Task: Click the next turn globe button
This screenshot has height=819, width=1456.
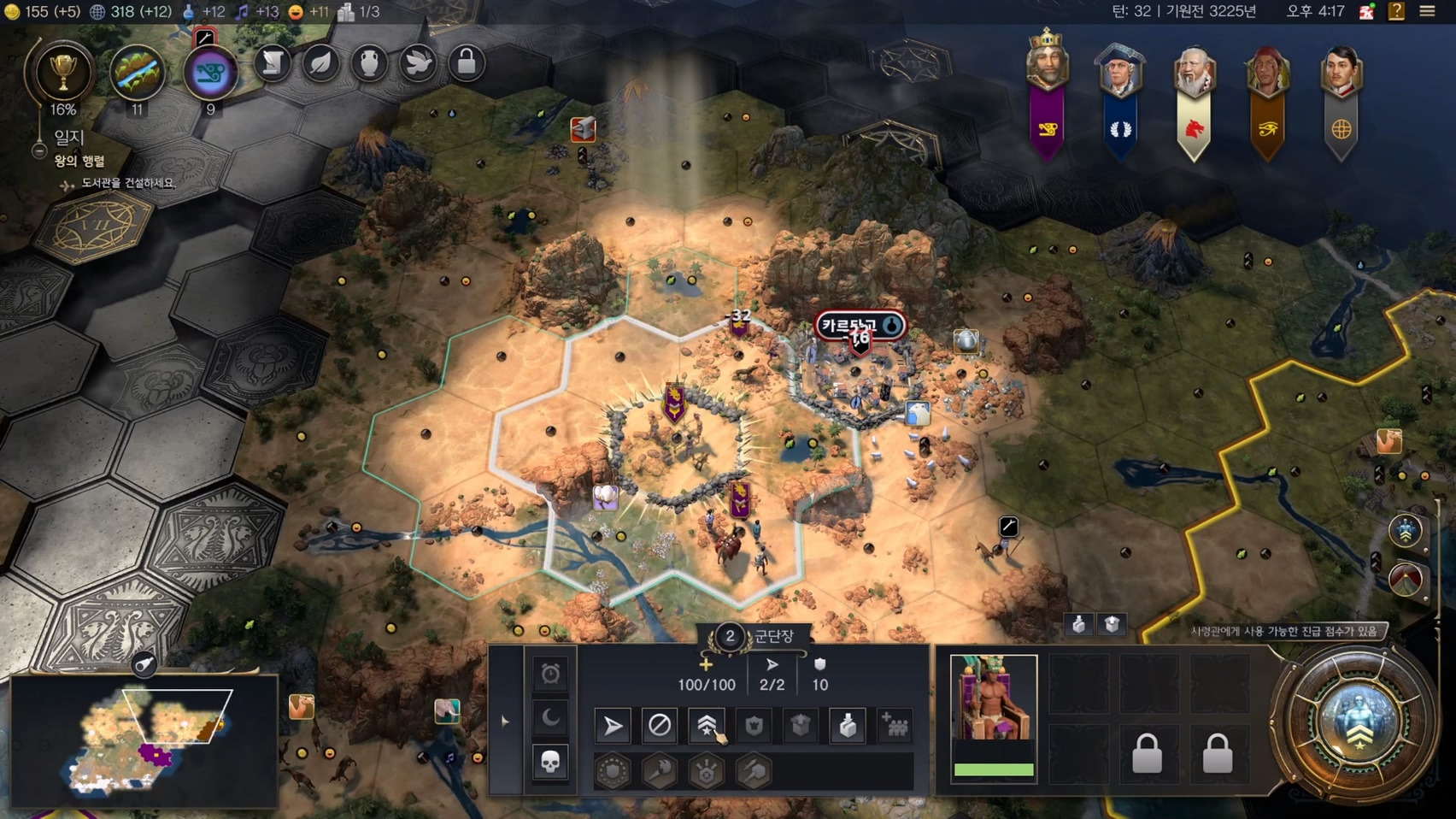Action: click(1359, 720)
